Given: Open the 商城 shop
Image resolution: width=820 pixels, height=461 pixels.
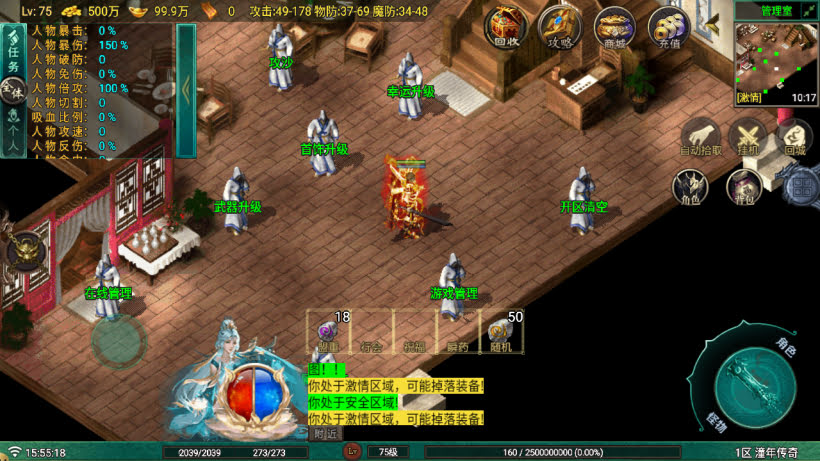Looking at the screenshot, I should tap(613, 27).
